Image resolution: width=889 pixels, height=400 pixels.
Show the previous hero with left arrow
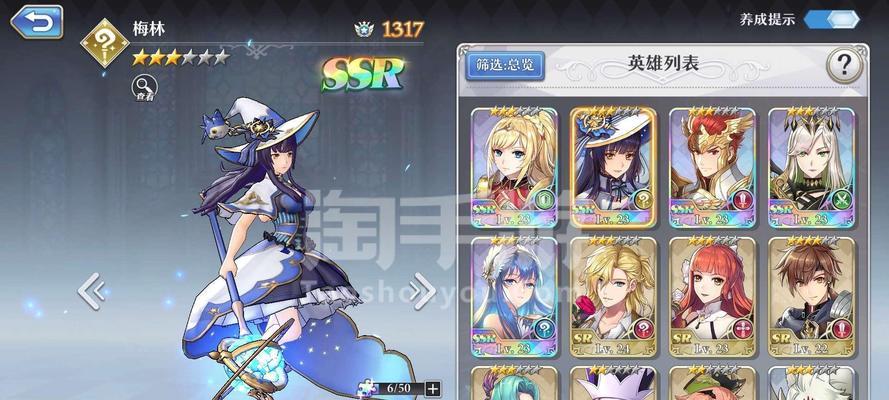92,290
